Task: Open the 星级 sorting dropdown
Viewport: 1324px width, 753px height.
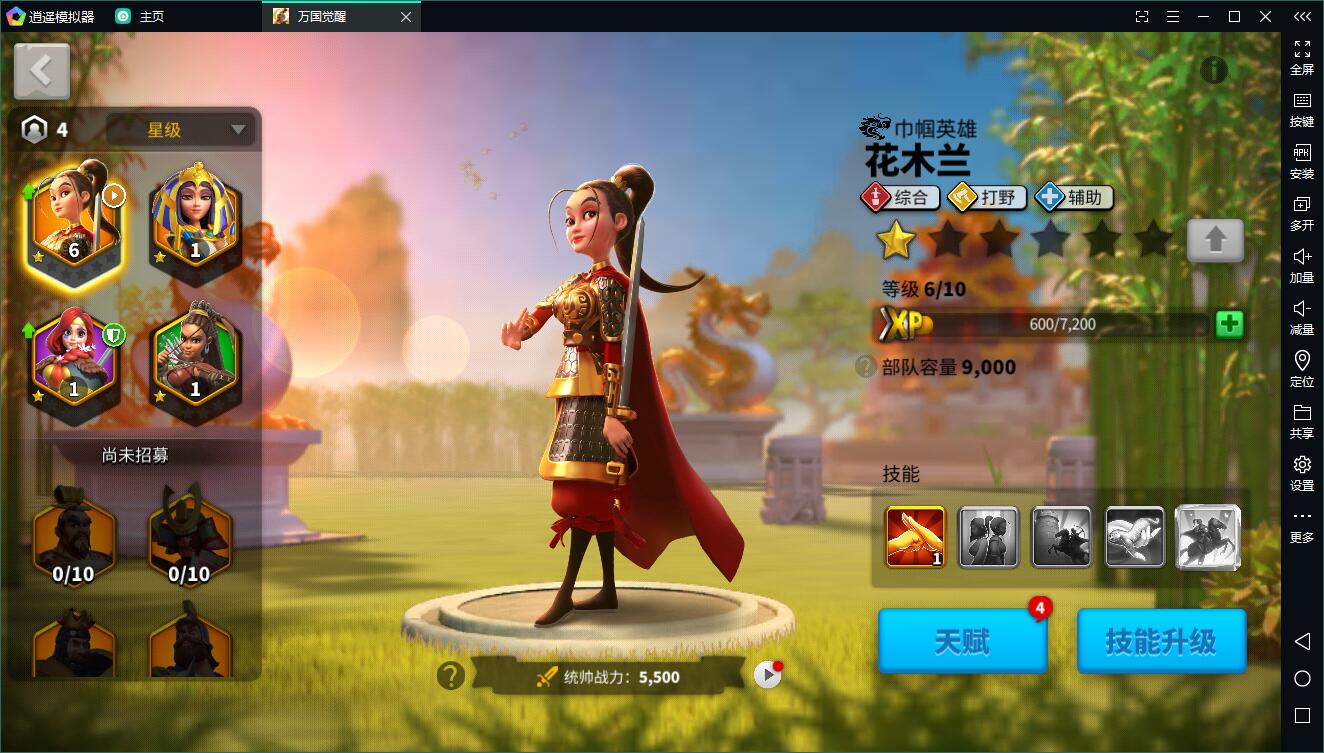Action: click(x=181, y=130)
